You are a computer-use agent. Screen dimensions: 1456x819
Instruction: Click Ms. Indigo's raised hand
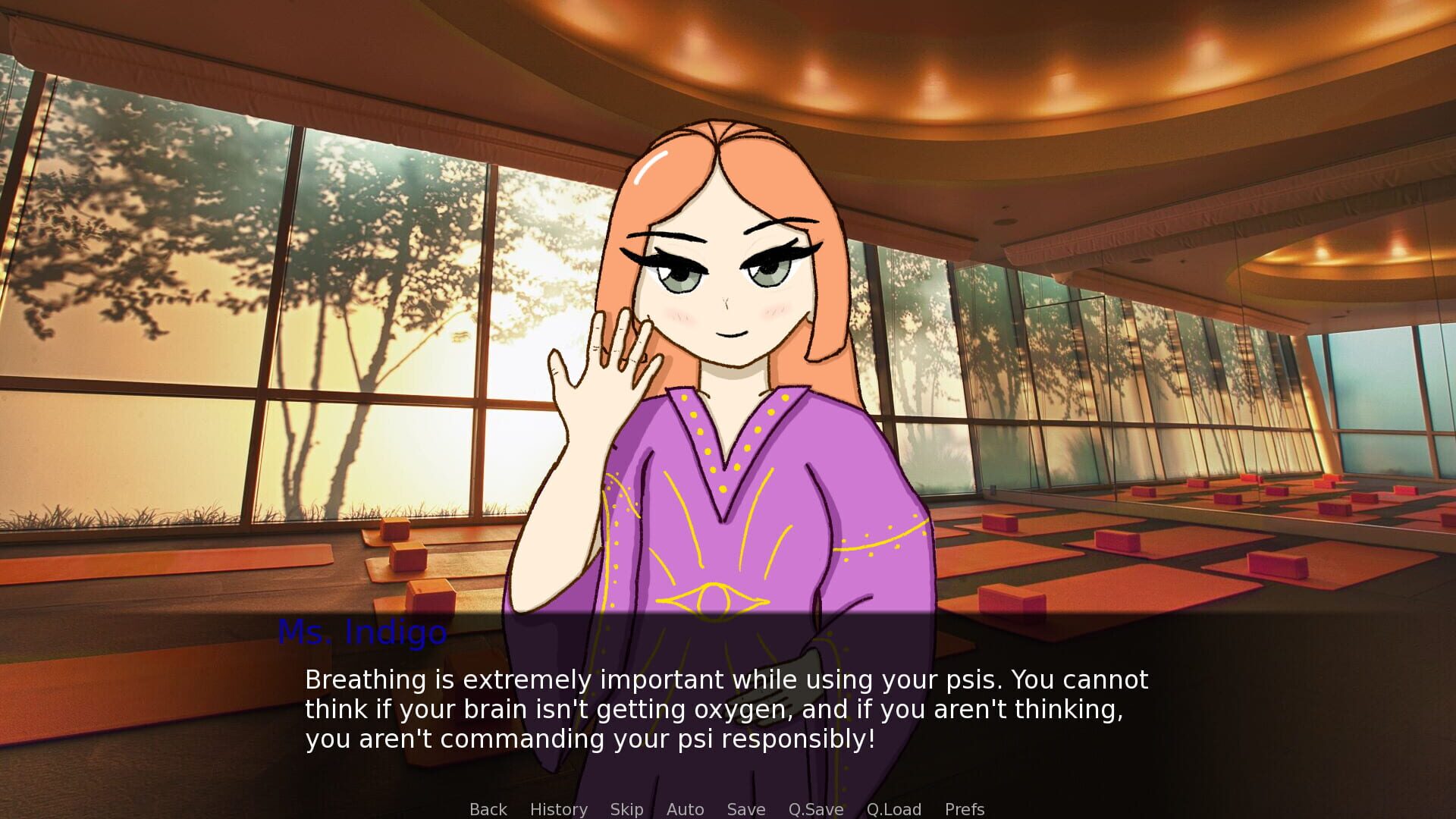(607, 372)
